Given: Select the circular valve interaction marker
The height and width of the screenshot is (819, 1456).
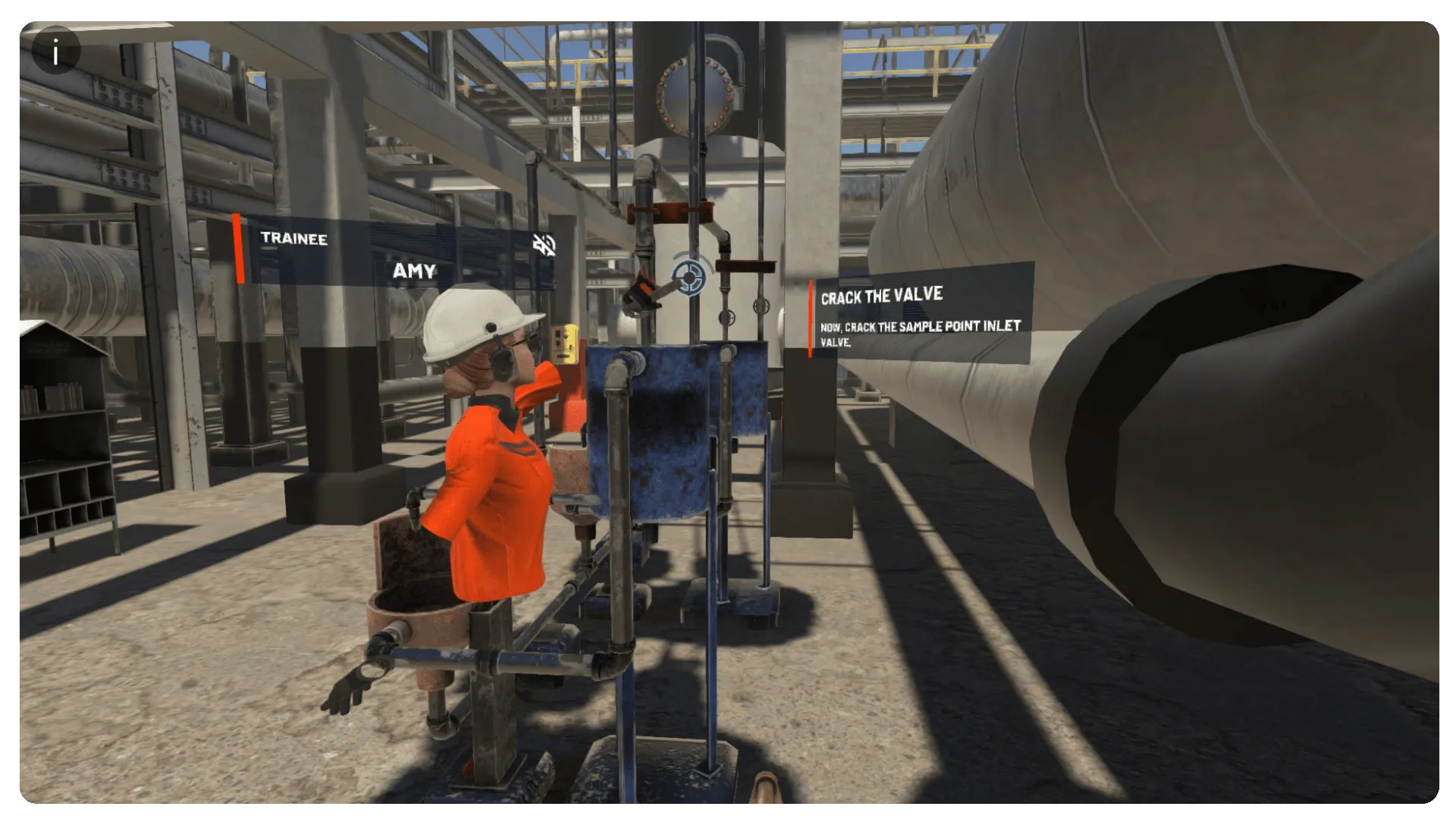Looking at the screenshot, I should pos(689,277).
